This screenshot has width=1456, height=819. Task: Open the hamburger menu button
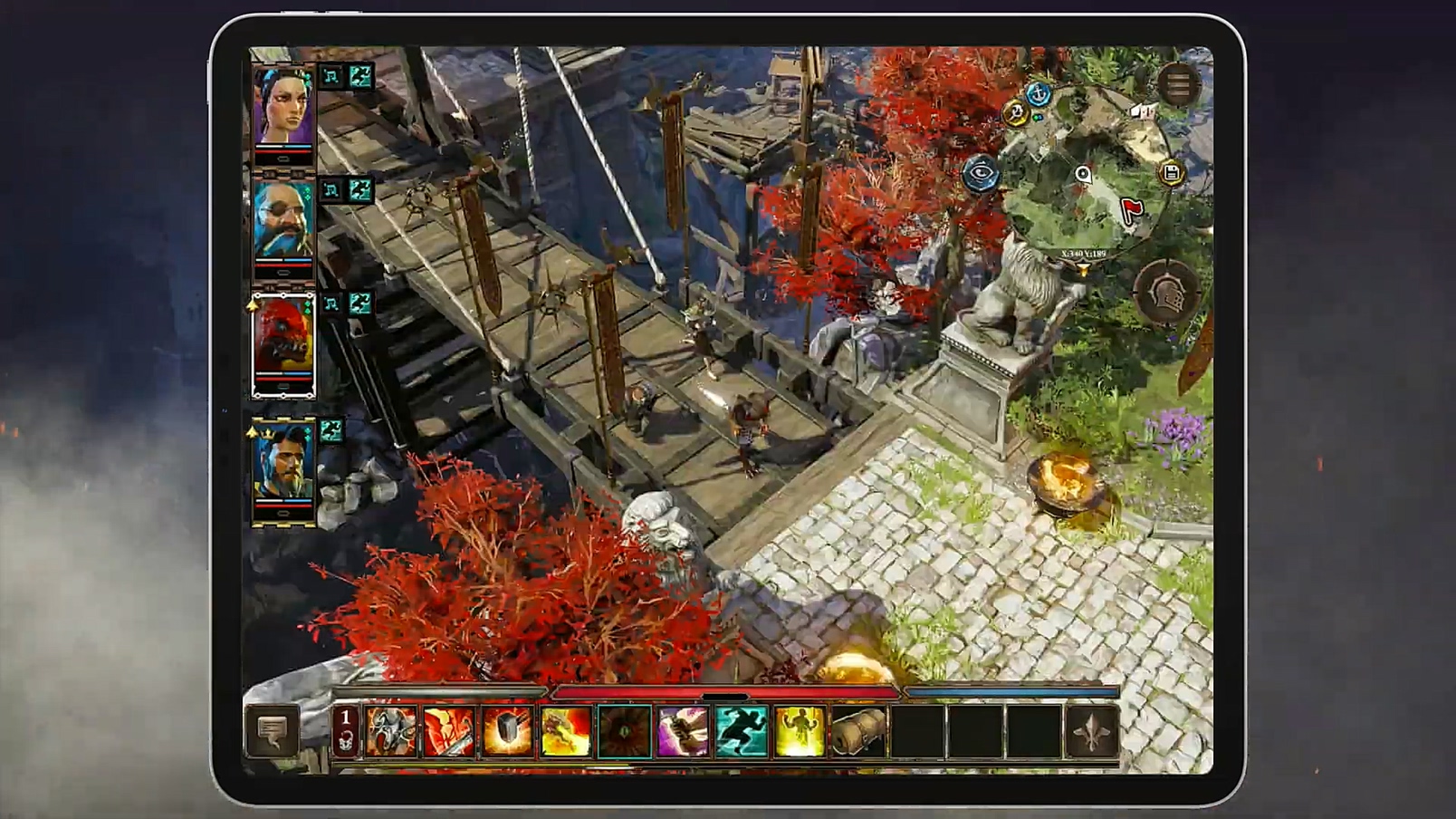(x=1178, y=85)
